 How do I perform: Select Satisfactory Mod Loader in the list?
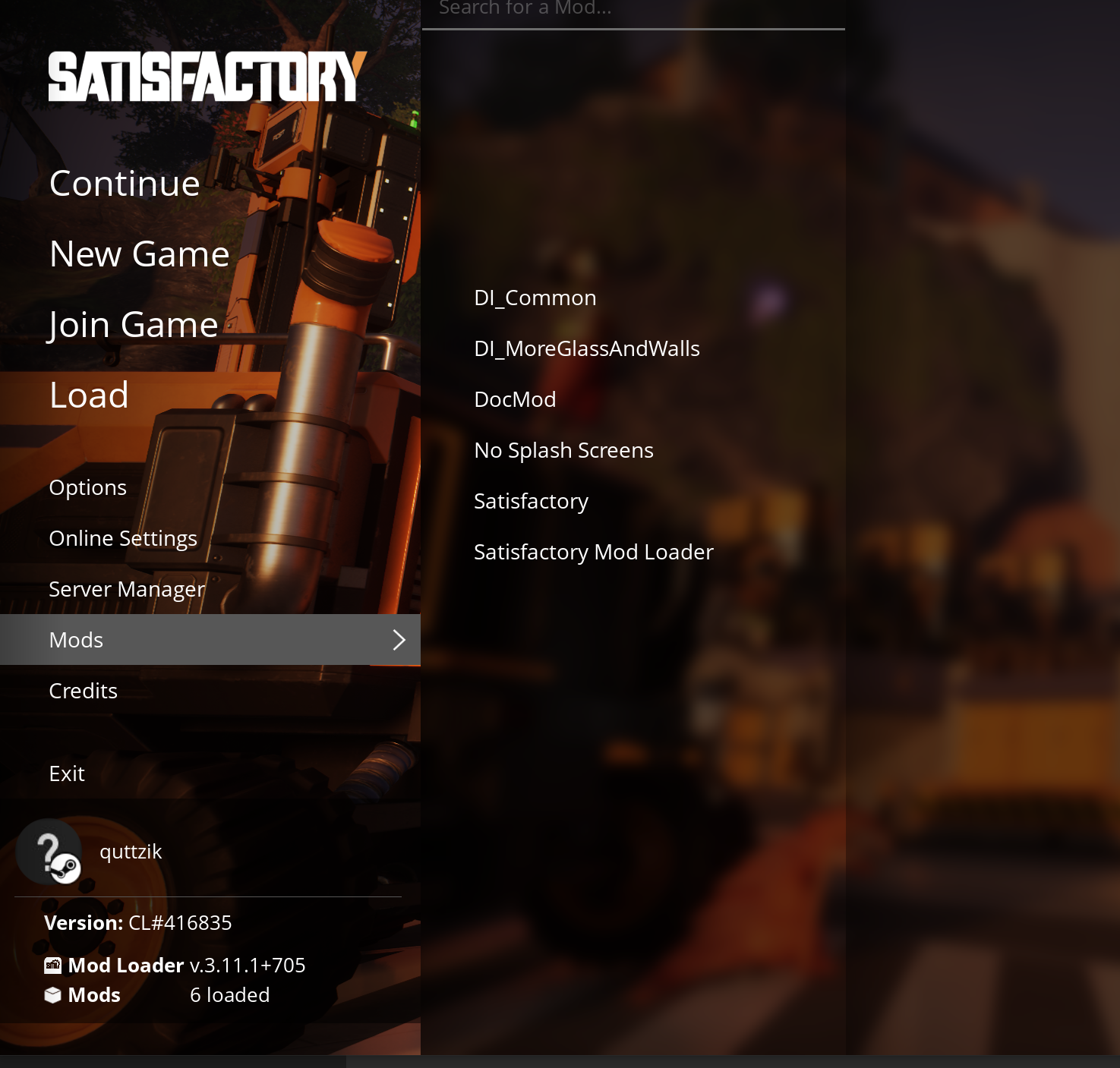[x=594, y=553]
